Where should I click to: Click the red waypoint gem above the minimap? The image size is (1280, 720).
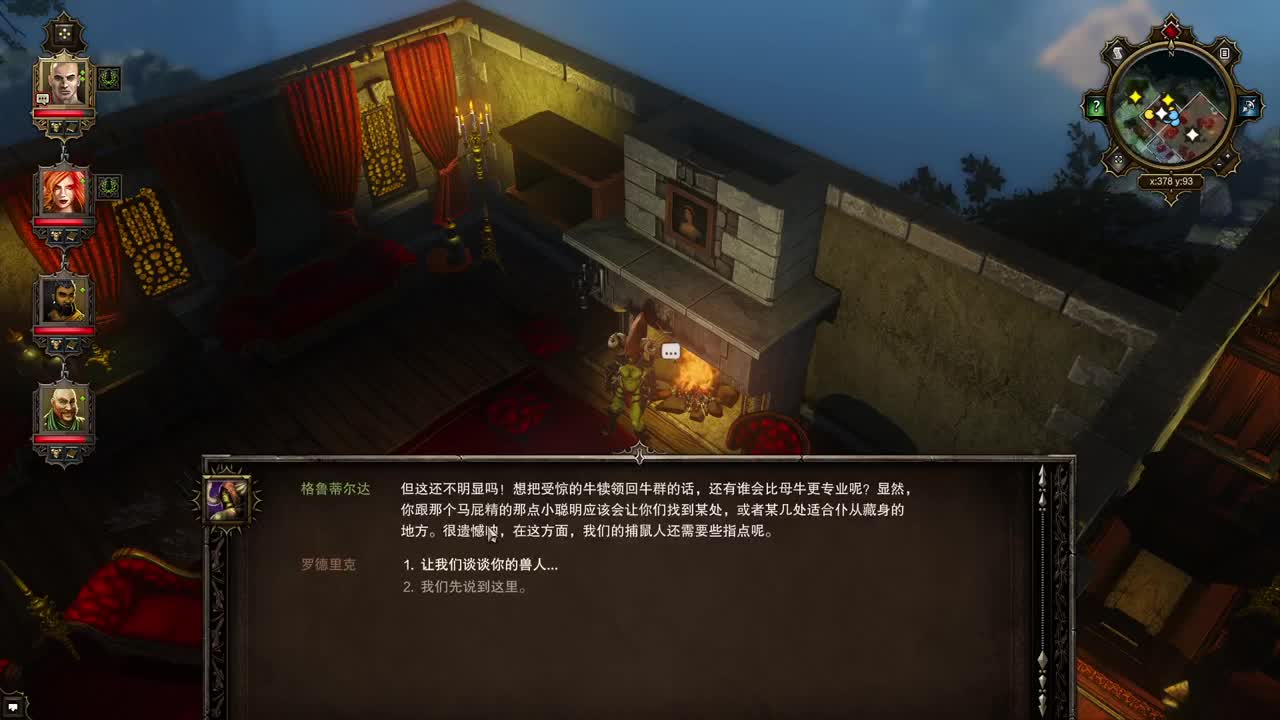point(1171,29)
